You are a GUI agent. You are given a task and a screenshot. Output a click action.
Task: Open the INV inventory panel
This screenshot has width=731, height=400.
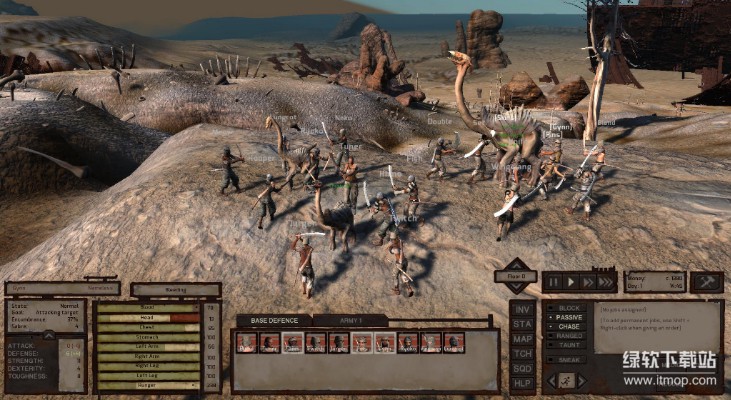[x=522, y=309]
